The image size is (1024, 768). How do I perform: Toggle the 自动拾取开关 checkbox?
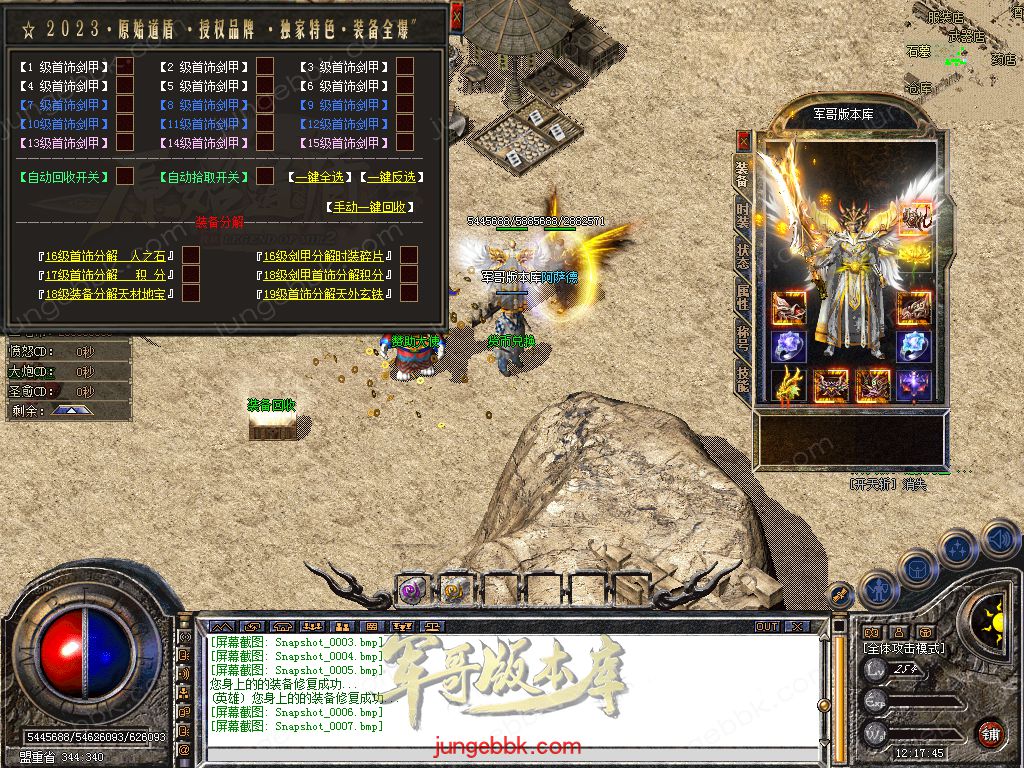coord(265,176)
